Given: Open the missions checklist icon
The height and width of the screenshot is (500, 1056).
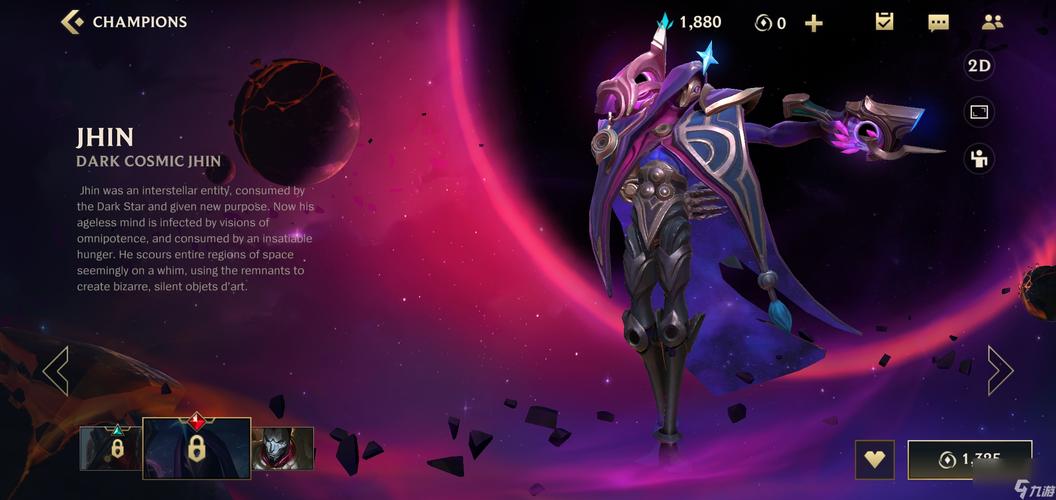Looking at the screenshot, I should click(884, 22).
